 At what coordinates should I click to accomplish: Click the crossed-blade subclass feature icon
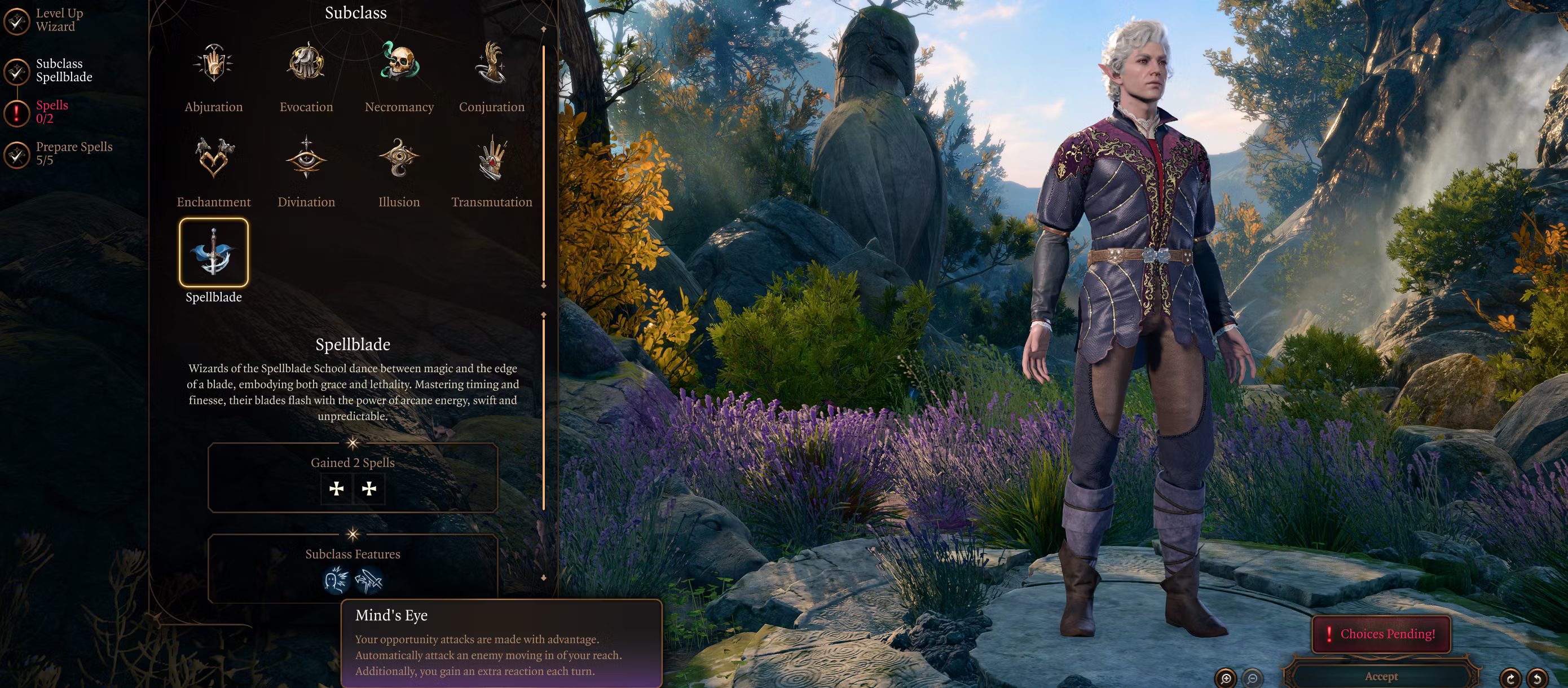click(369, 580)
